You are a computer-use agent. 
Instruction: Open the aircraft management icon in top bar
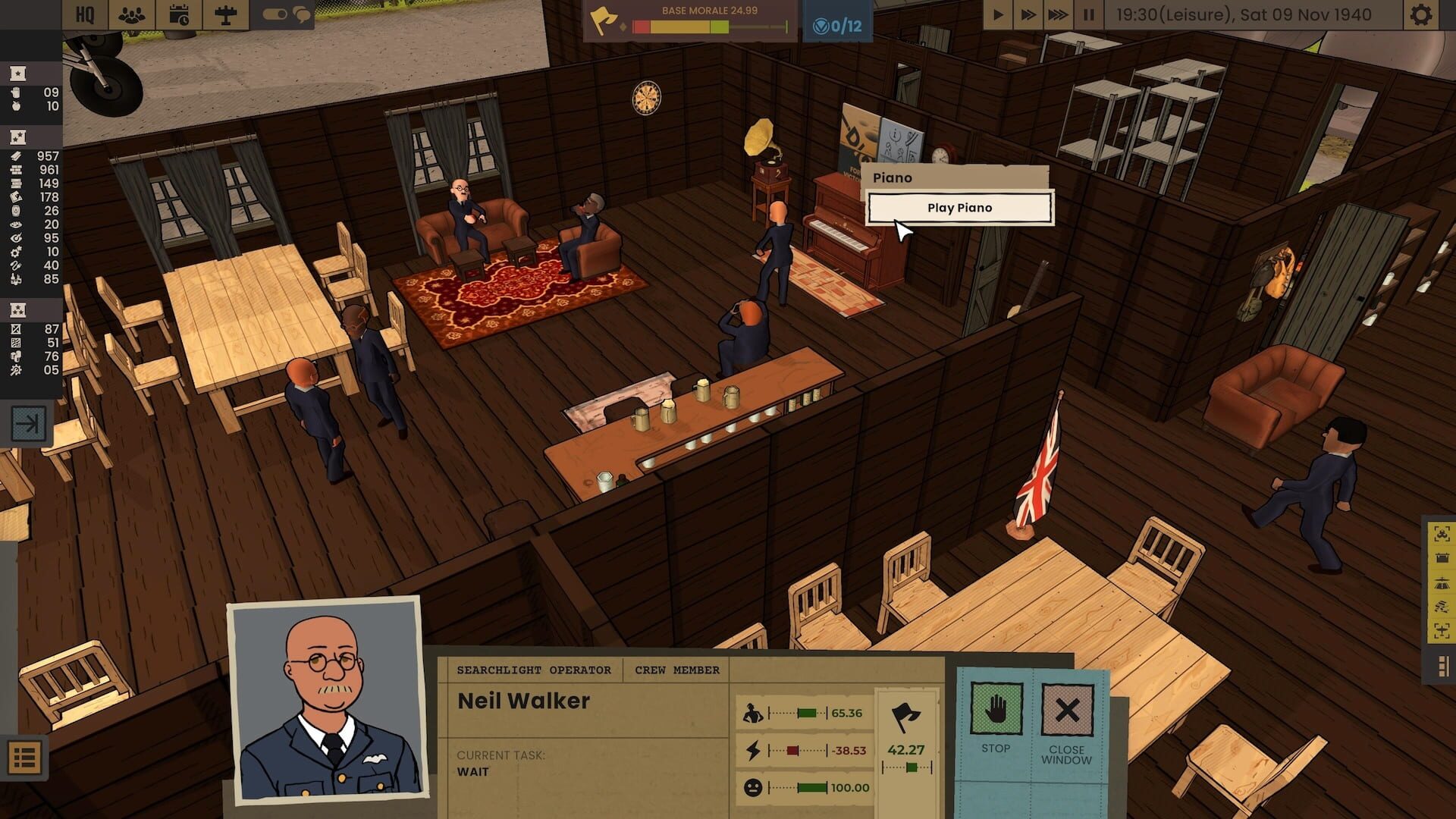pos(224,14)
